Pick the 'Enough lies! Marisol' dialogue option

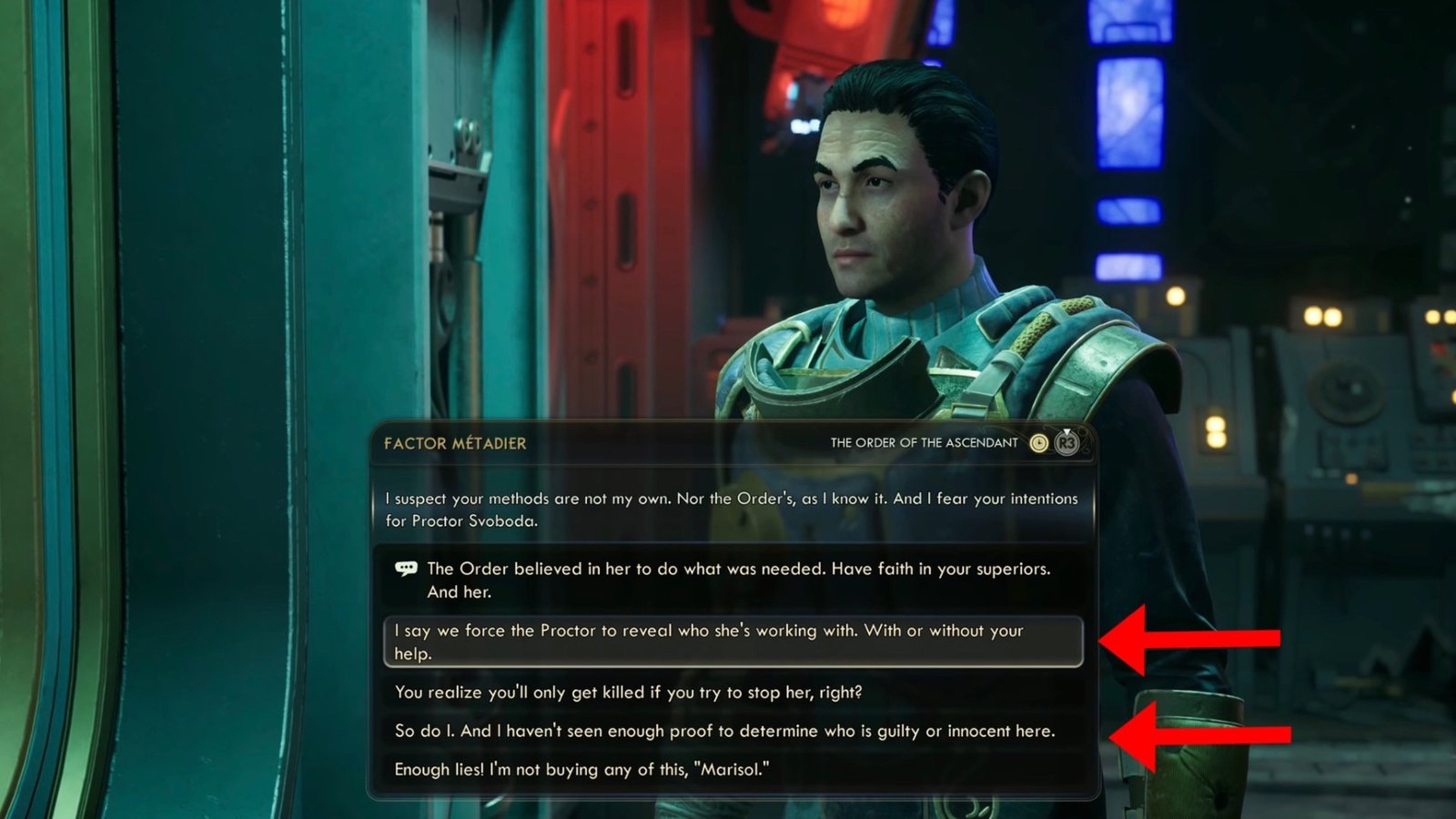[582, 769]
